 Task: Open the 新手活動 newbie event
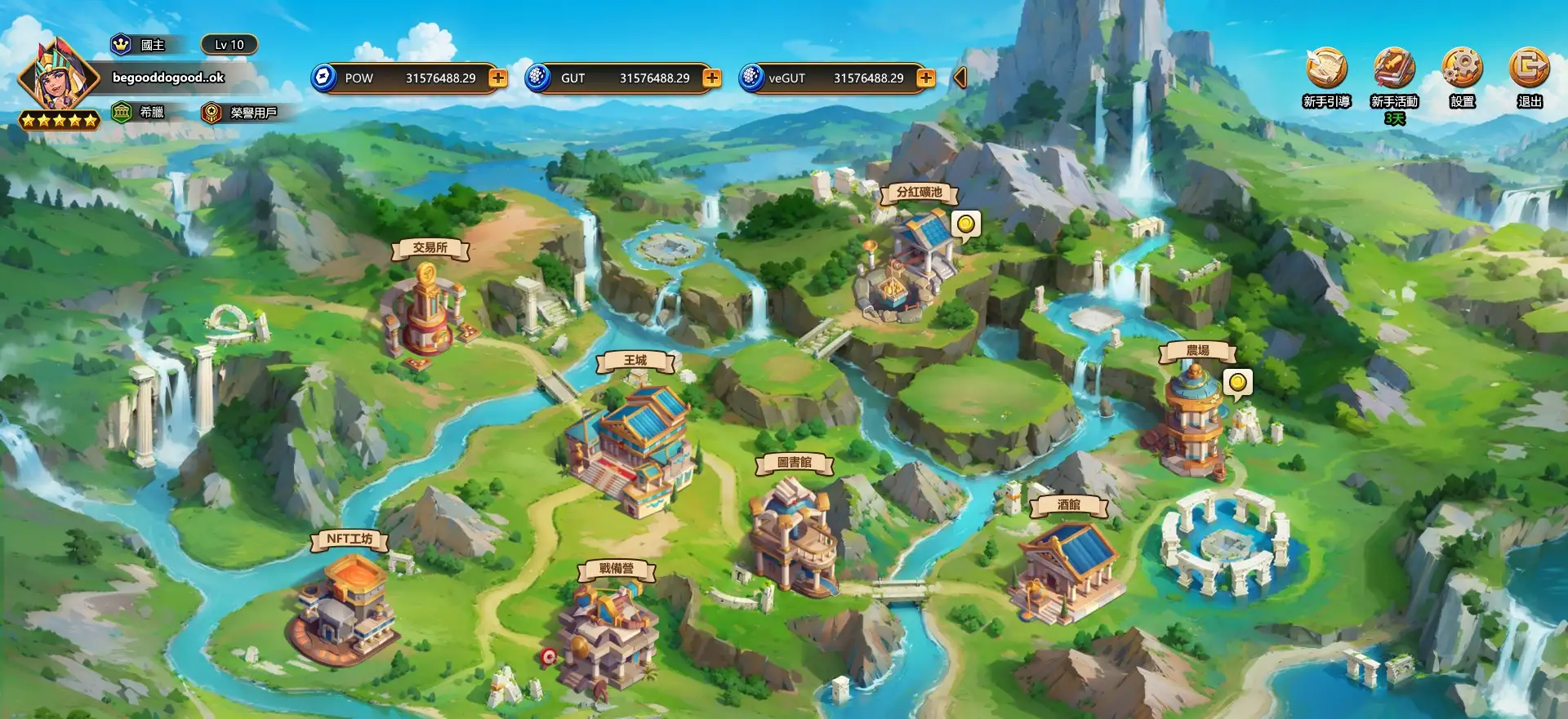tap(1394, 69)
